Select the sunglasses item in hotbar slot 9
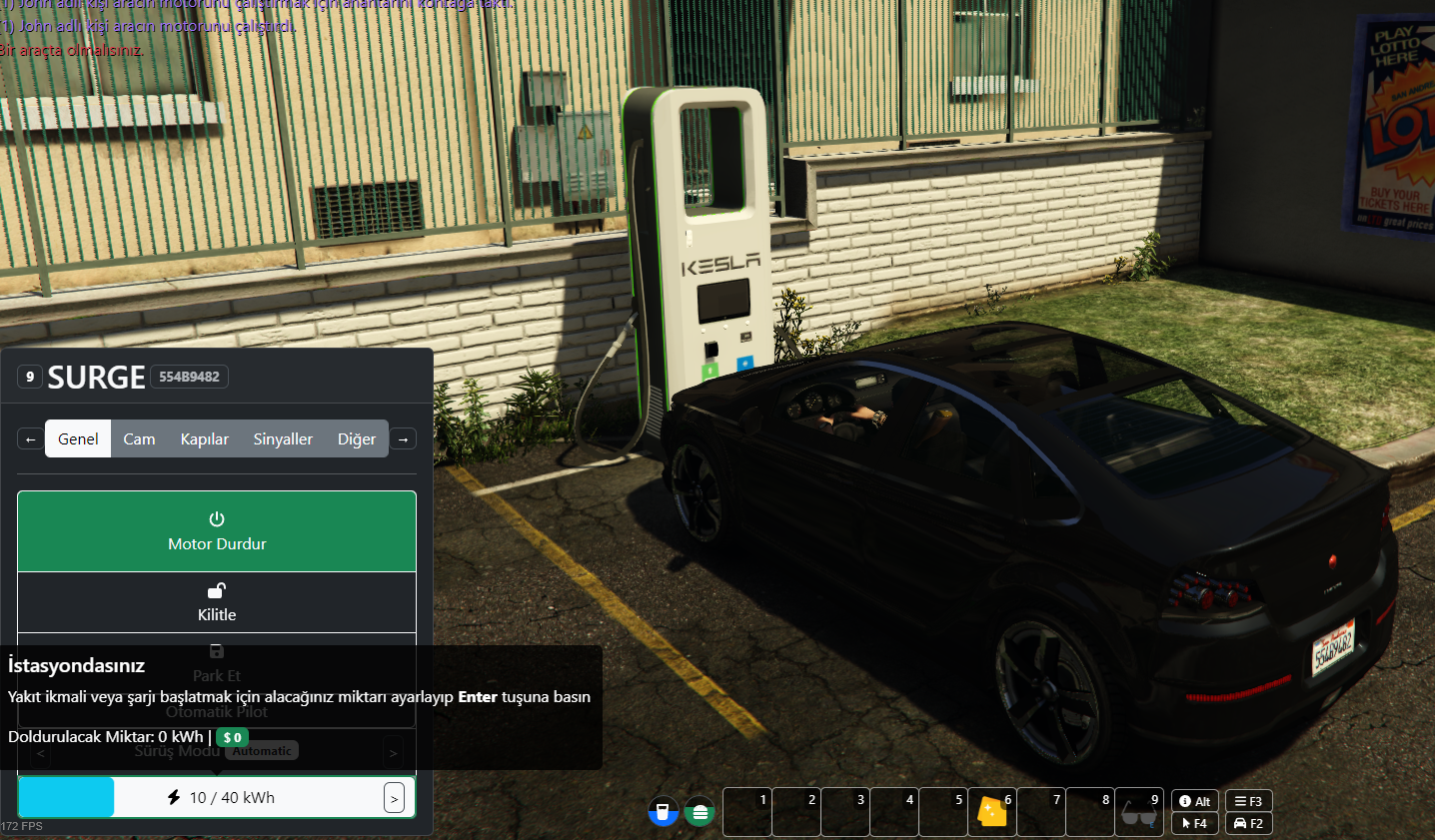The height and width of the screenshot is (840, 1435). (x=1139, y=814)
